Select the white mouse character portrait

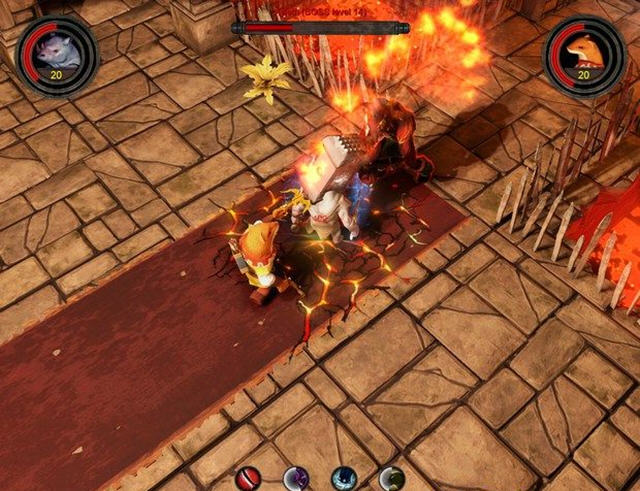(56, 53)
